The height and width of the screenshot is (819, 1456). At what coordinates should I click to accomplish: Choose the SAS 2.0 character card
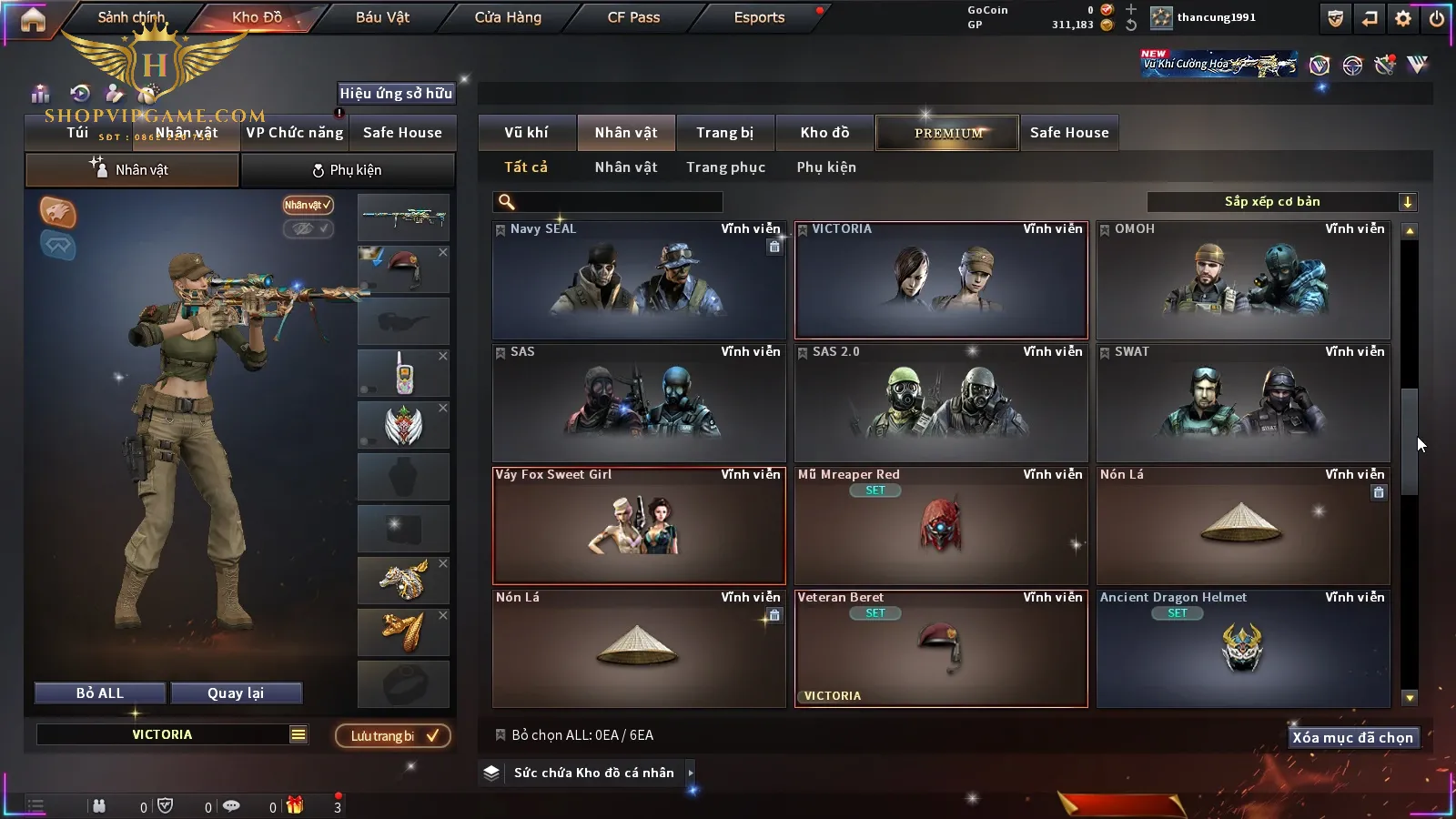point(941,403)
